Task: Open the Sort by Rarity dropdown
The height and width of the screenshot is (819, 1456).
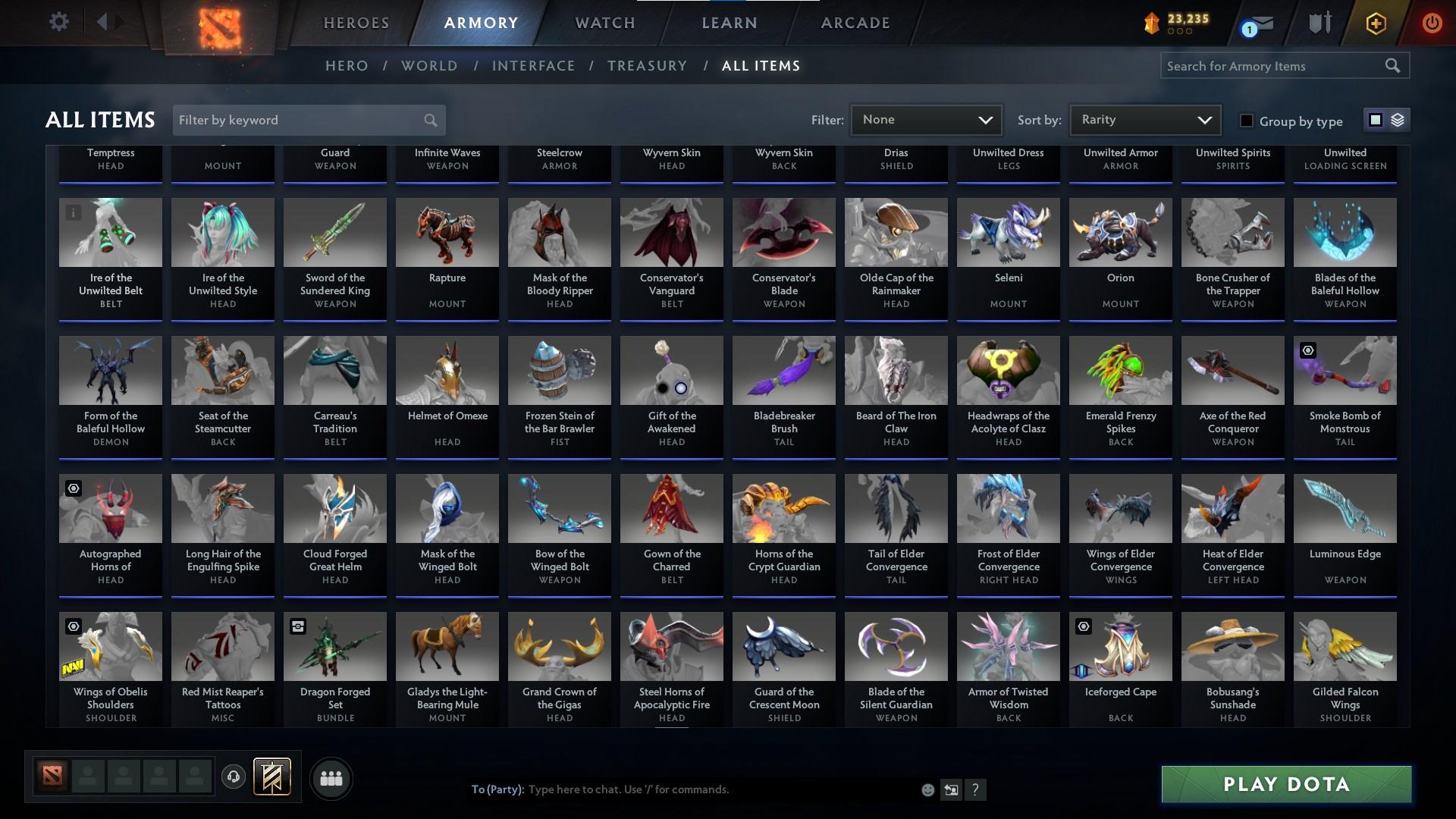Action: coord(1144,120)
